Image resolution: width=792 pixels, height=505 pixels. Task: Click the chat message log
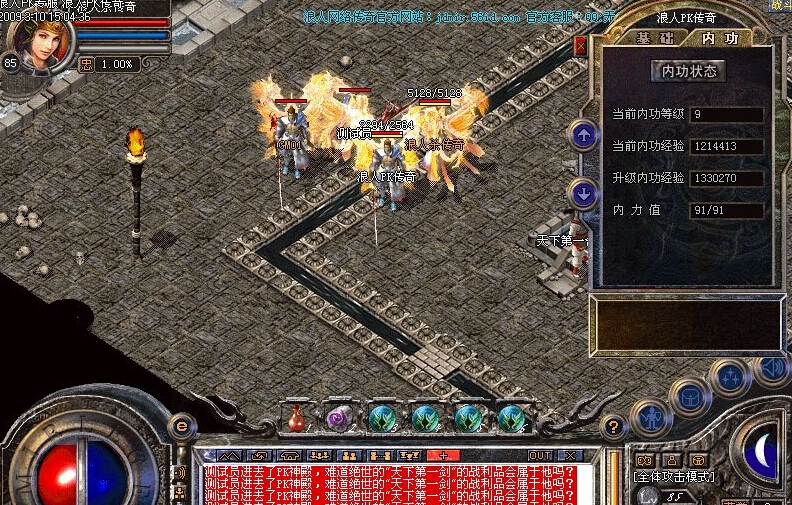pyautogui.click(x=390, y=482)
